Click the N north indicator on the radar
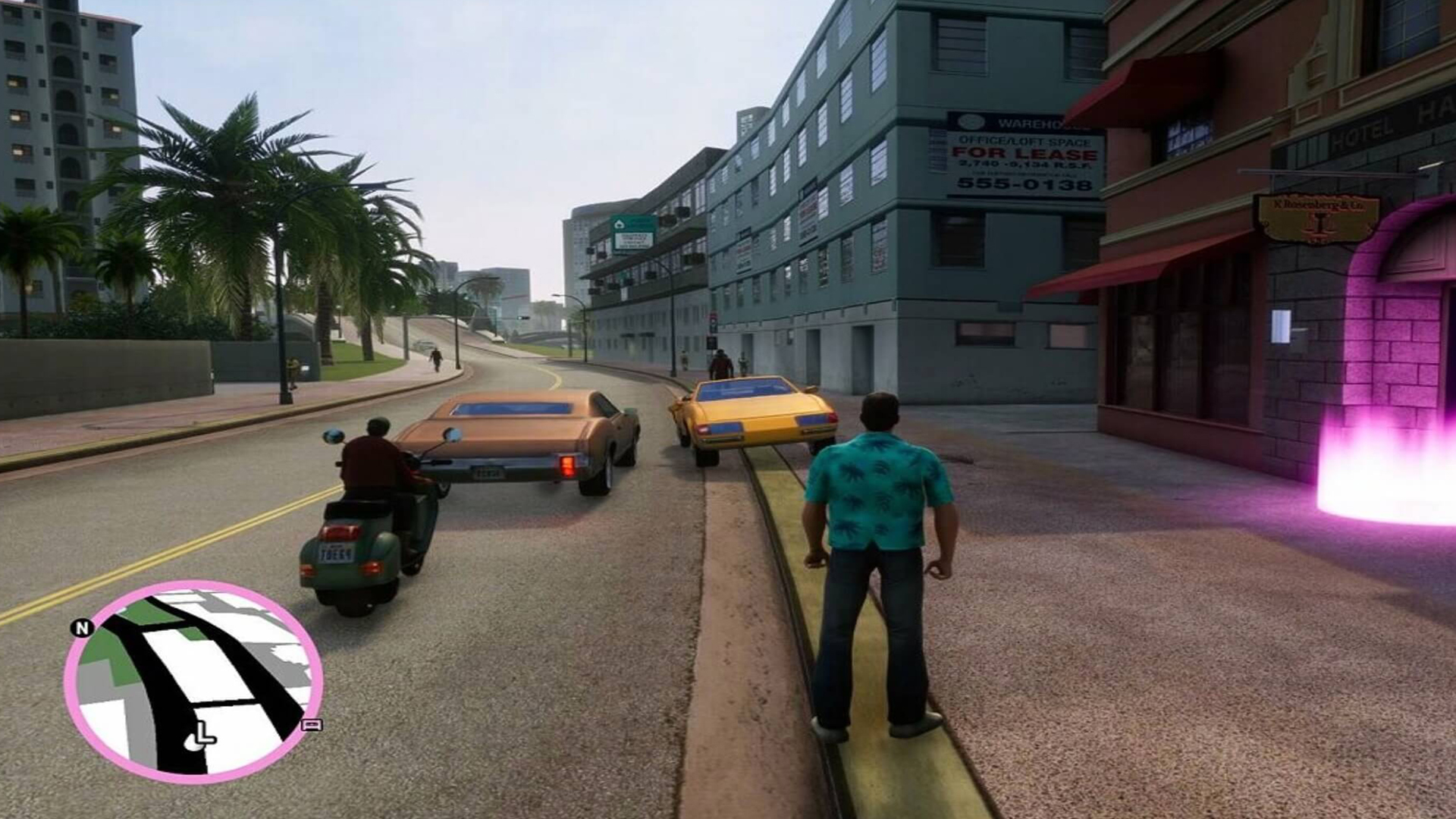 coord(82,628)
